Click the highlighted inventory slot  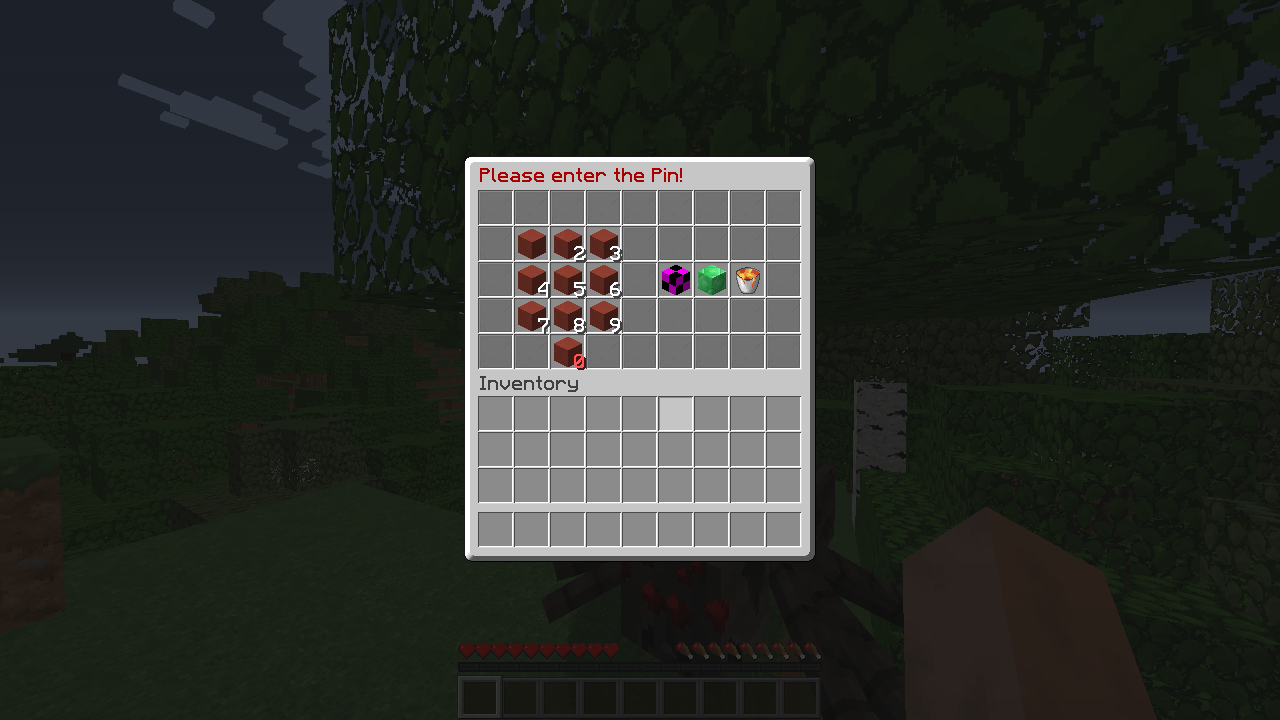(675, 414)
